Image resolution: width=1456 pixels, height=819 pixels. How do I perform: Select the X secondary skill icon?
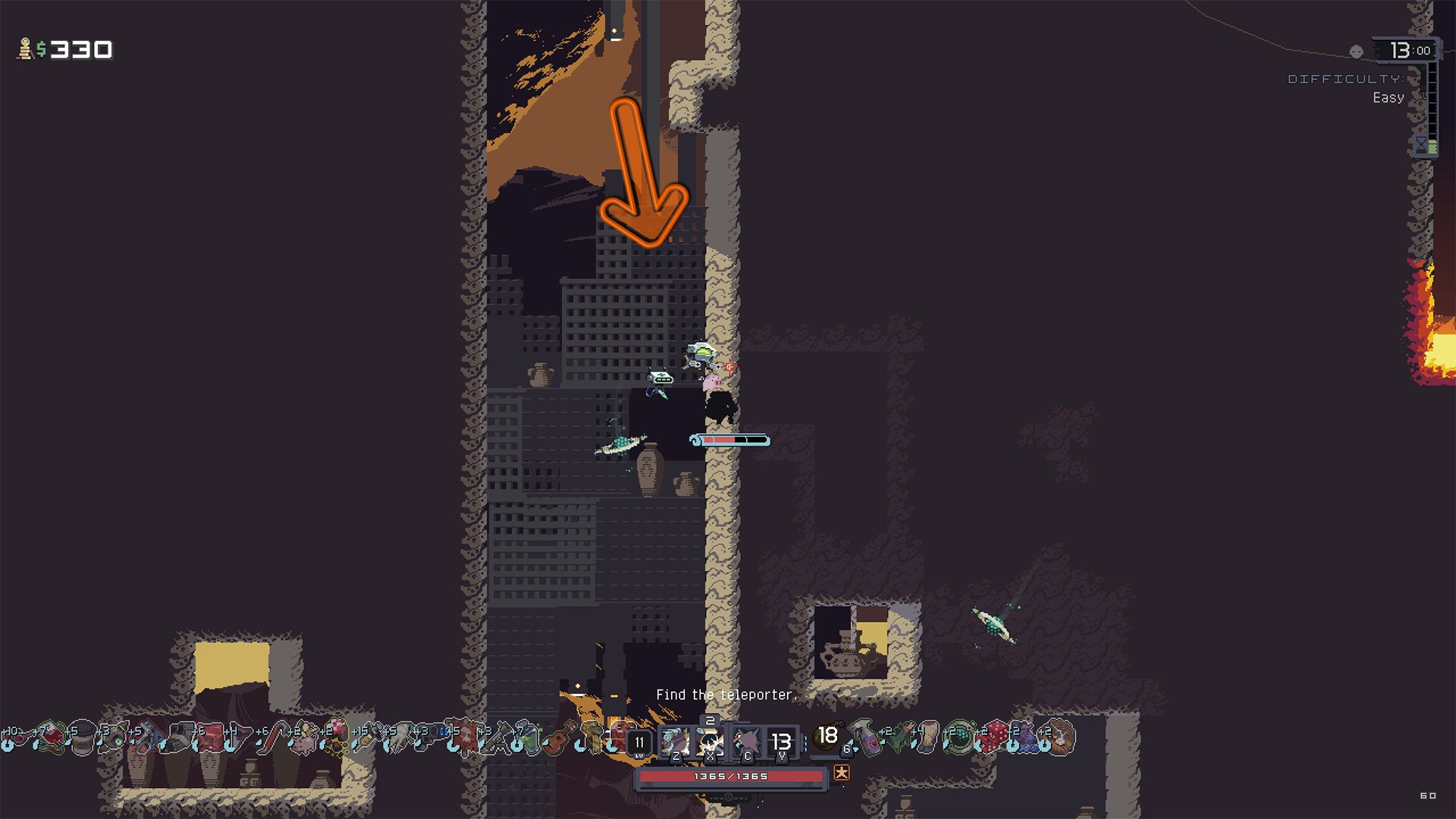[711, 742]
